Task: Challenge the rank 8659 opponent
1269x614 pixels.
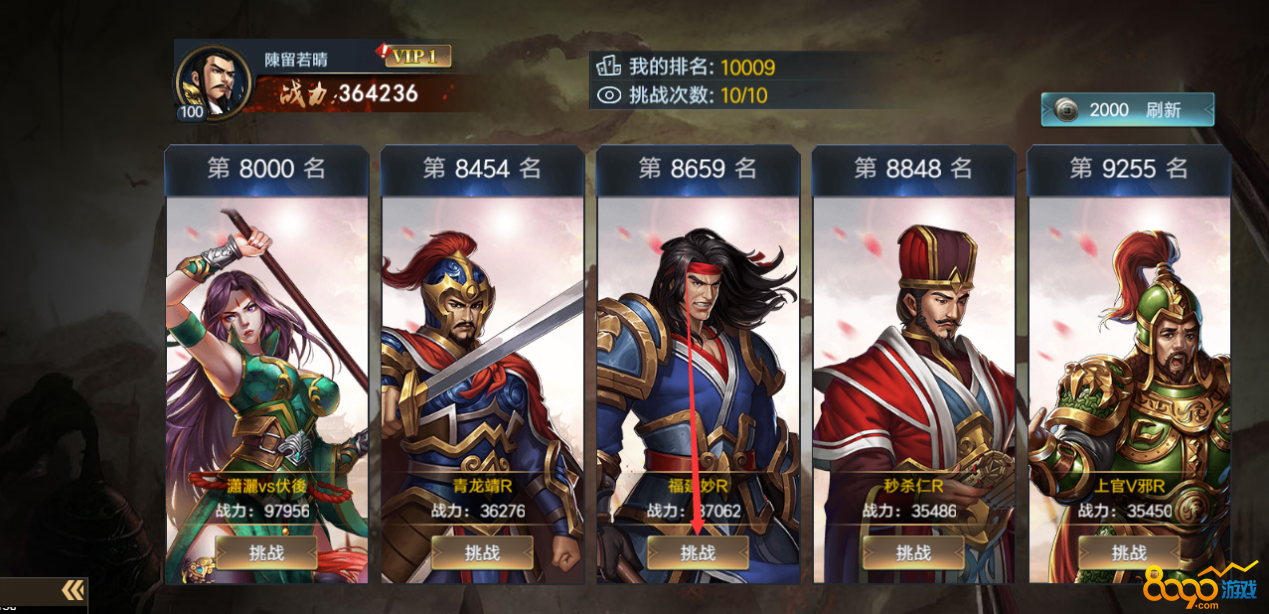Action: pyautogui.click(x=698, y=552)
